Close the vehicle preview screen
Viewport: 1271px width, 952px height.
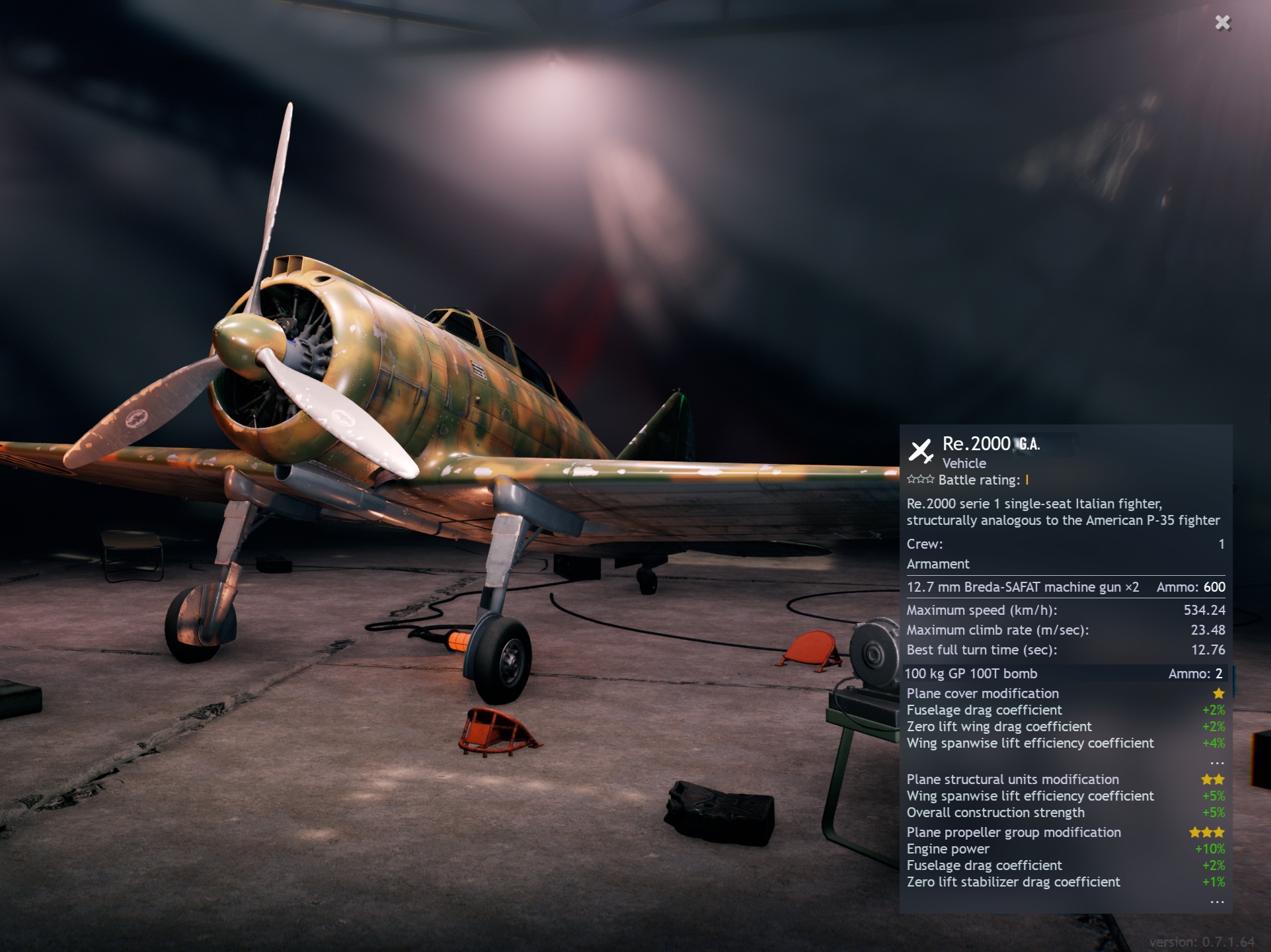coord(1223,23)
